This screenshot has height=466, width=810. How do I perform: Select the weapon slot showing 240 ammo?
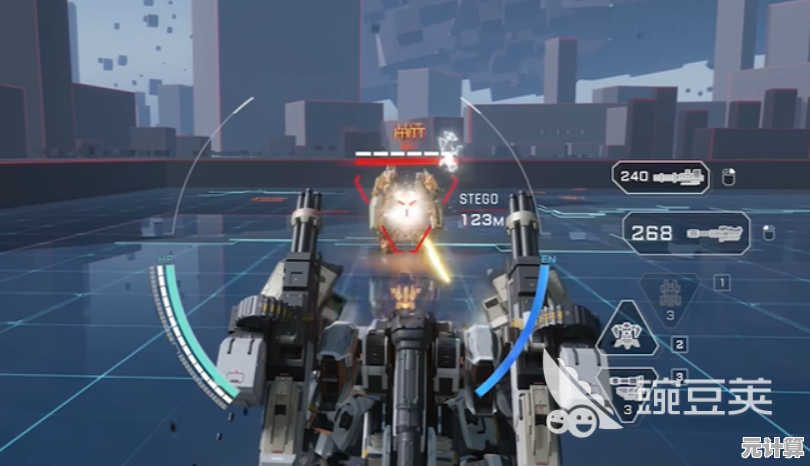pyautogui.click(x=660, y=177)
